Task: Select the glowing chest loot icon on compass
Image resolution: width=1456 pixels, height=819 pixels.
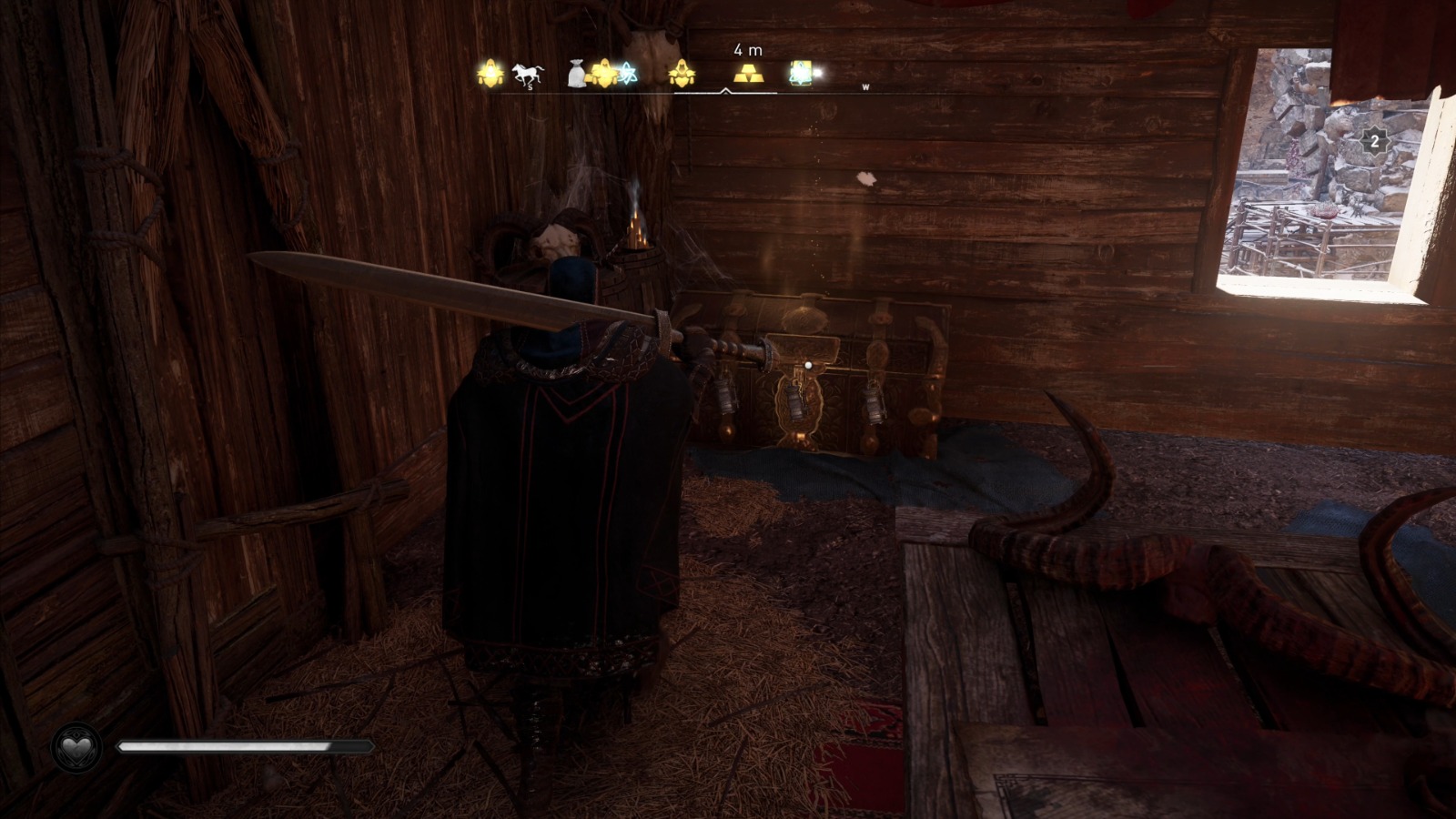Action: [x=800, y=73]
